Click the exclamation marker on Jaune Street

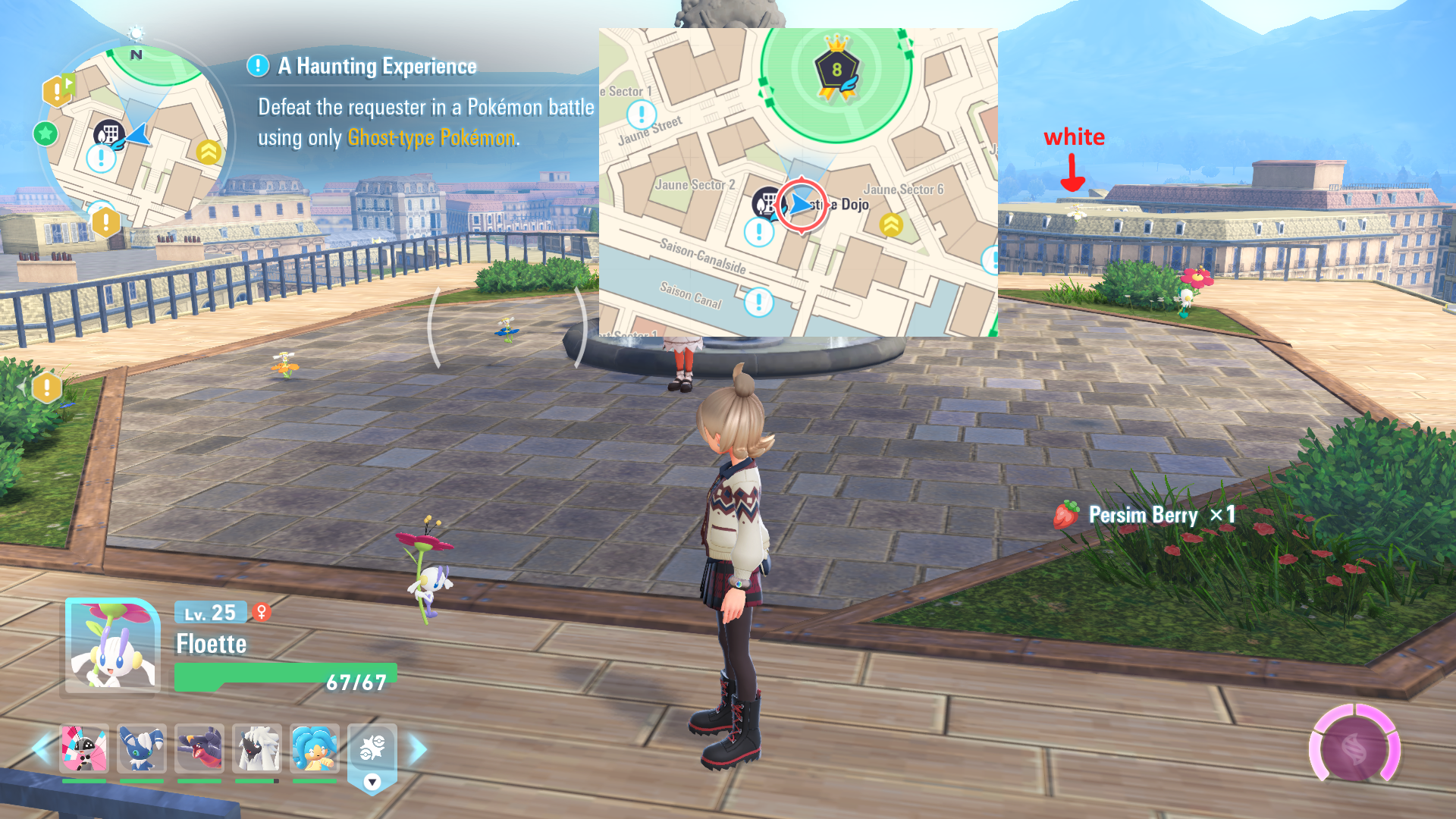point(642,115)
